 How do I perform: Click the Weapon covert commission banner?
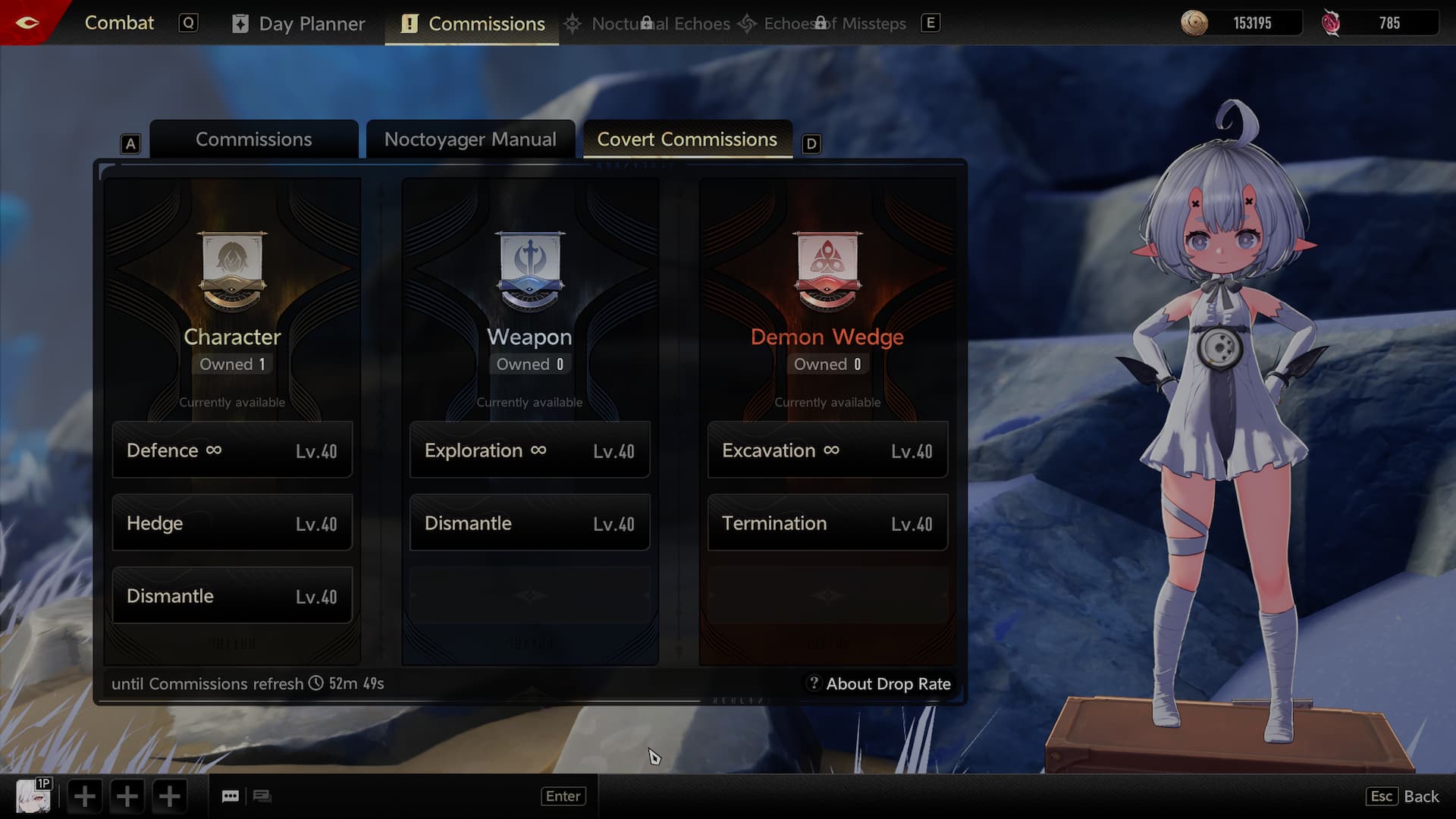[x=529, y=271]
